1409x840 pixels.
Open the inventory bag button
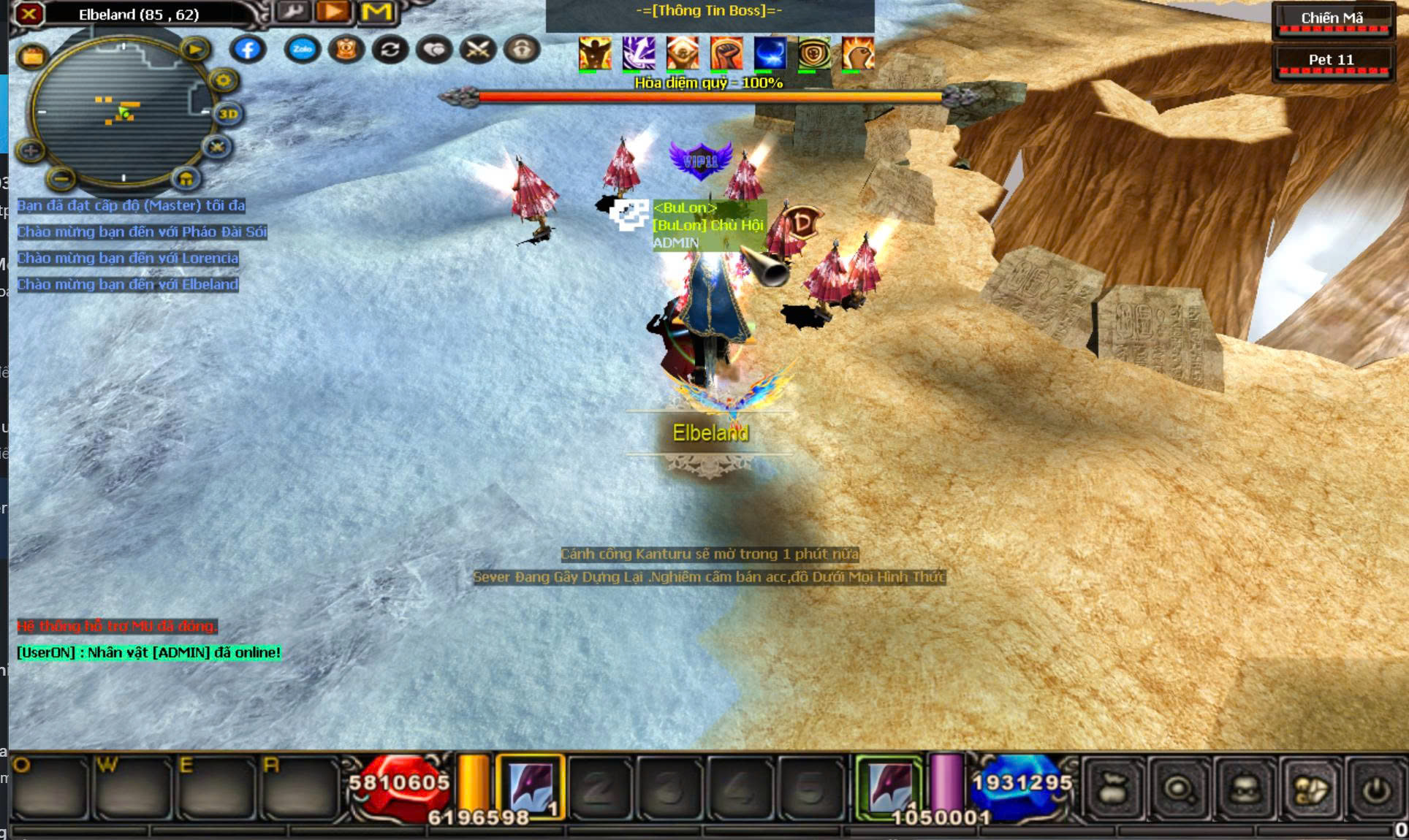coord(1112,790)
